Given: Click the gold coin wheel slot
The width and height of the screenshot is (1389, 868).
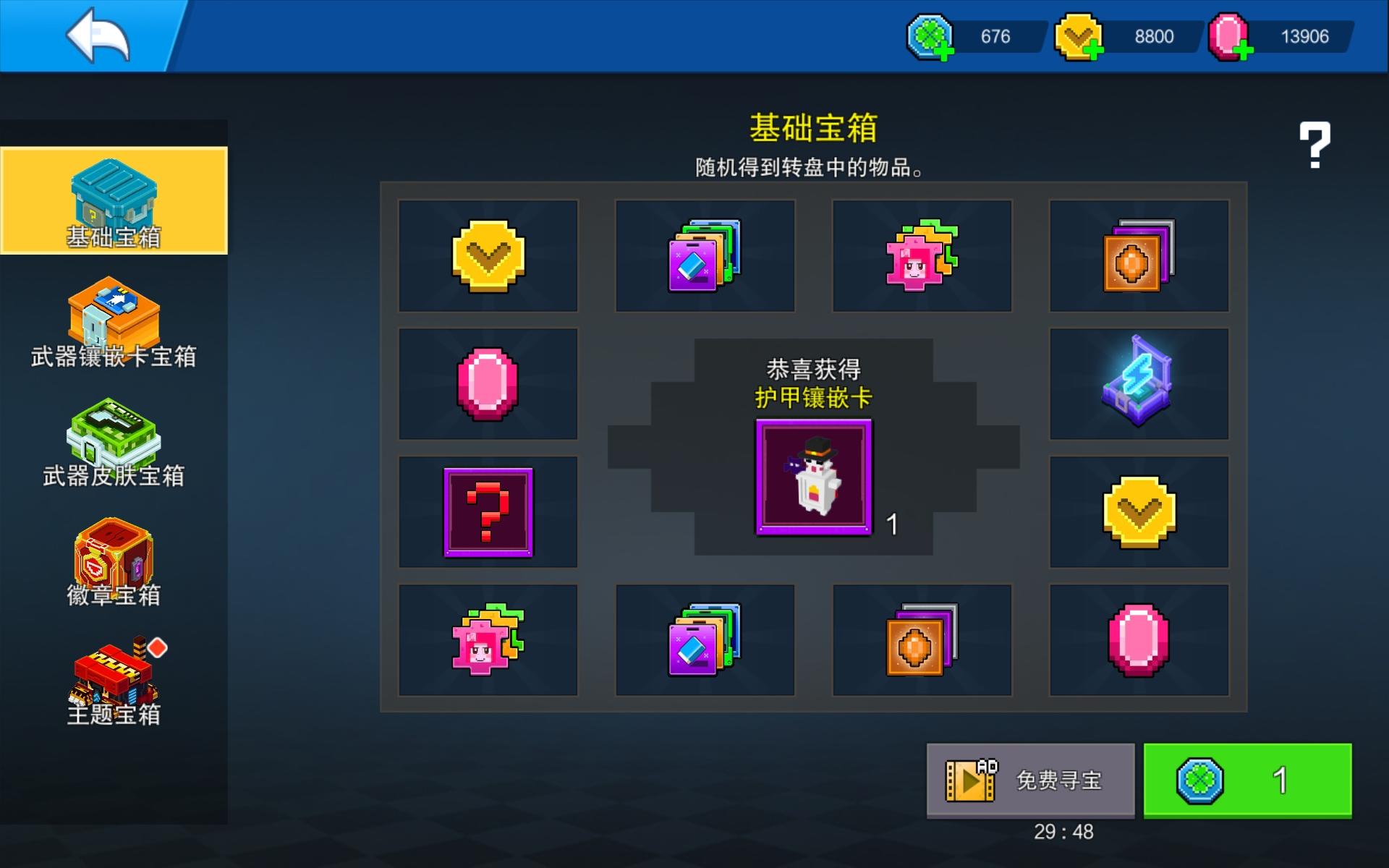Looking at the screenshot, I should [x=488, y=255].
